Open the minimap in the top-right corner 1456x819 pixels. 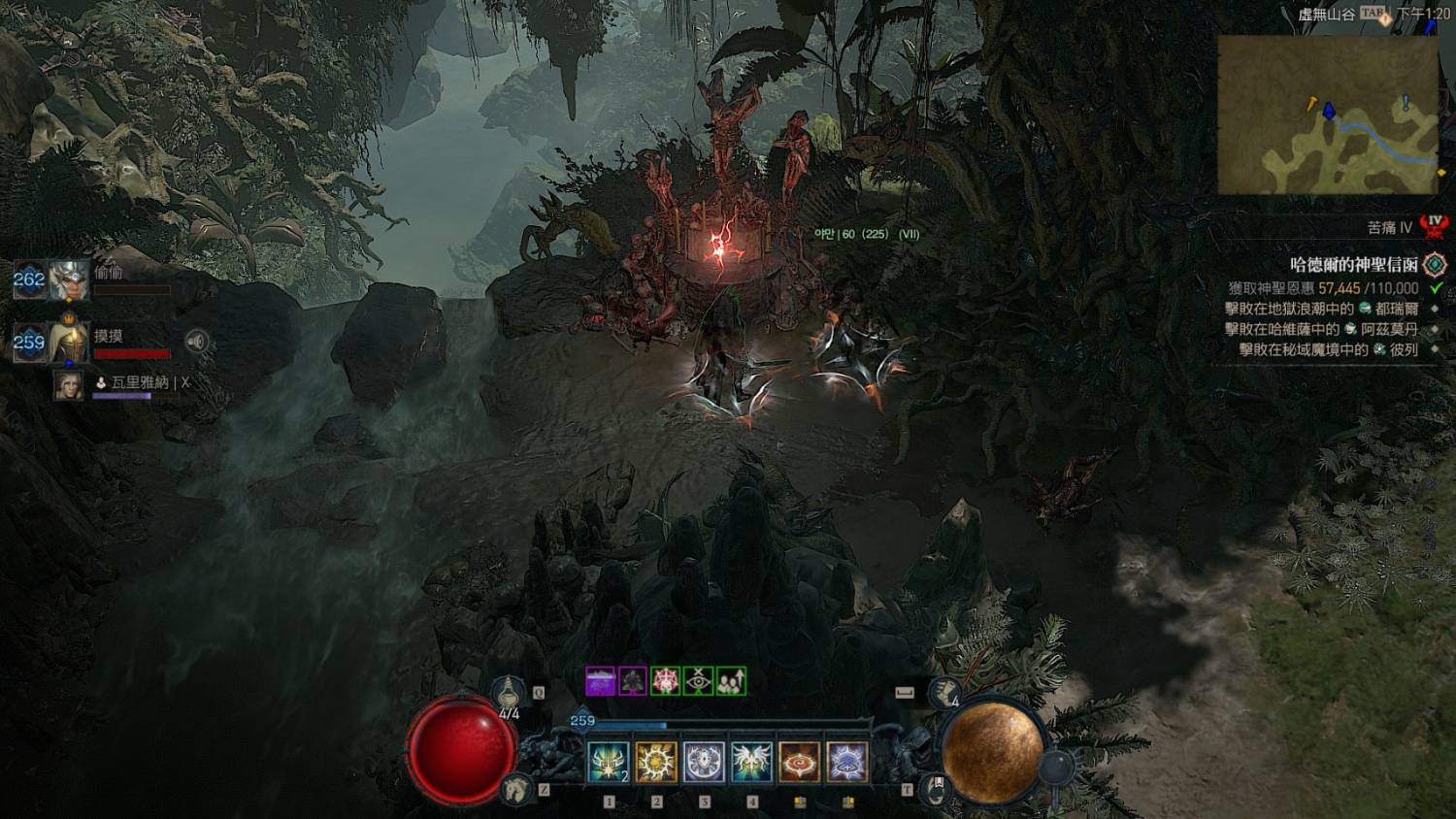pyautogui.click(x=1328, y=115)
